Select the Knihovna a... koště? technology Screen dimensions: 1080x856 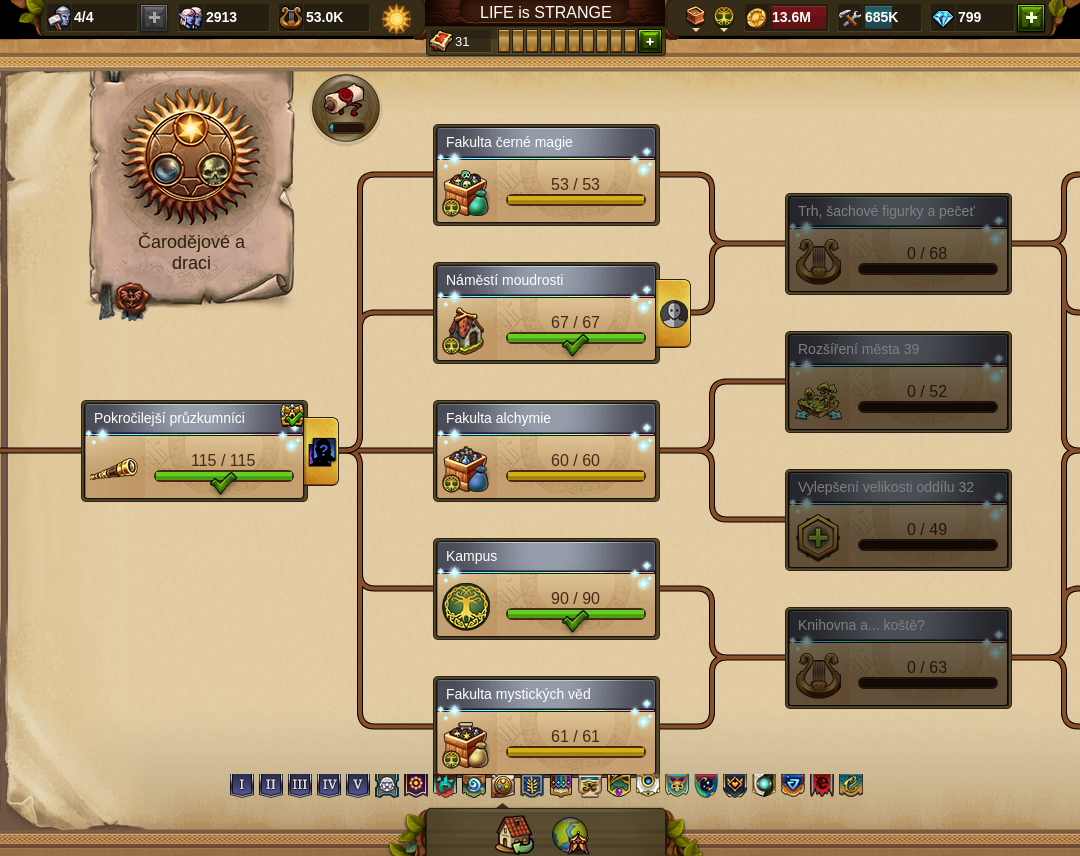898,658
